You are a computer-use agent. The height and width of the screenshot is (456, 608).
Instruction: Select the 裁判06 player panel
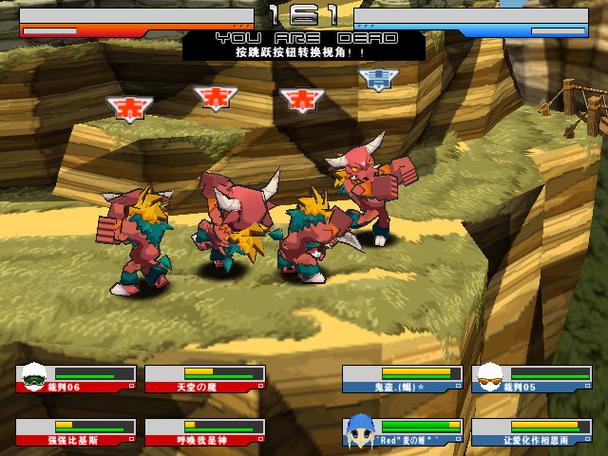(x=76, y=378)
